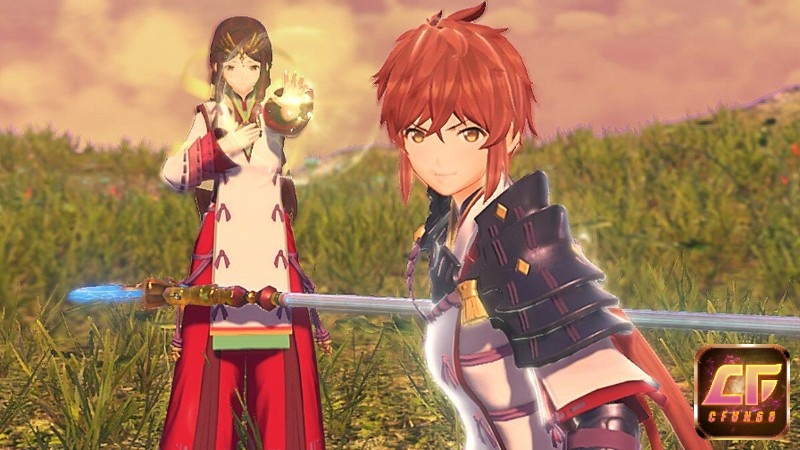The width and height of the screenshot is (800, 450).
Task: Click the CFUN68 logo watermark
Action: pos(742,391)
